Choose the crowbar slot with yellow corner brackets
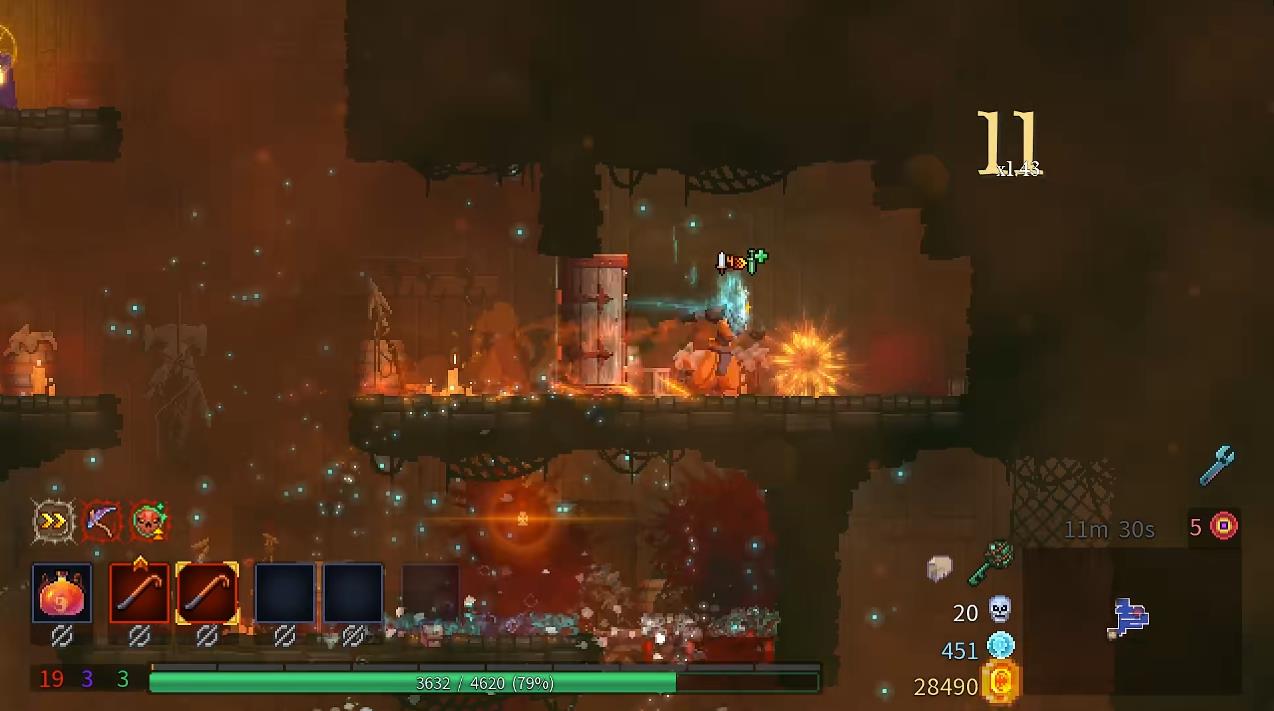 (207, 593)
